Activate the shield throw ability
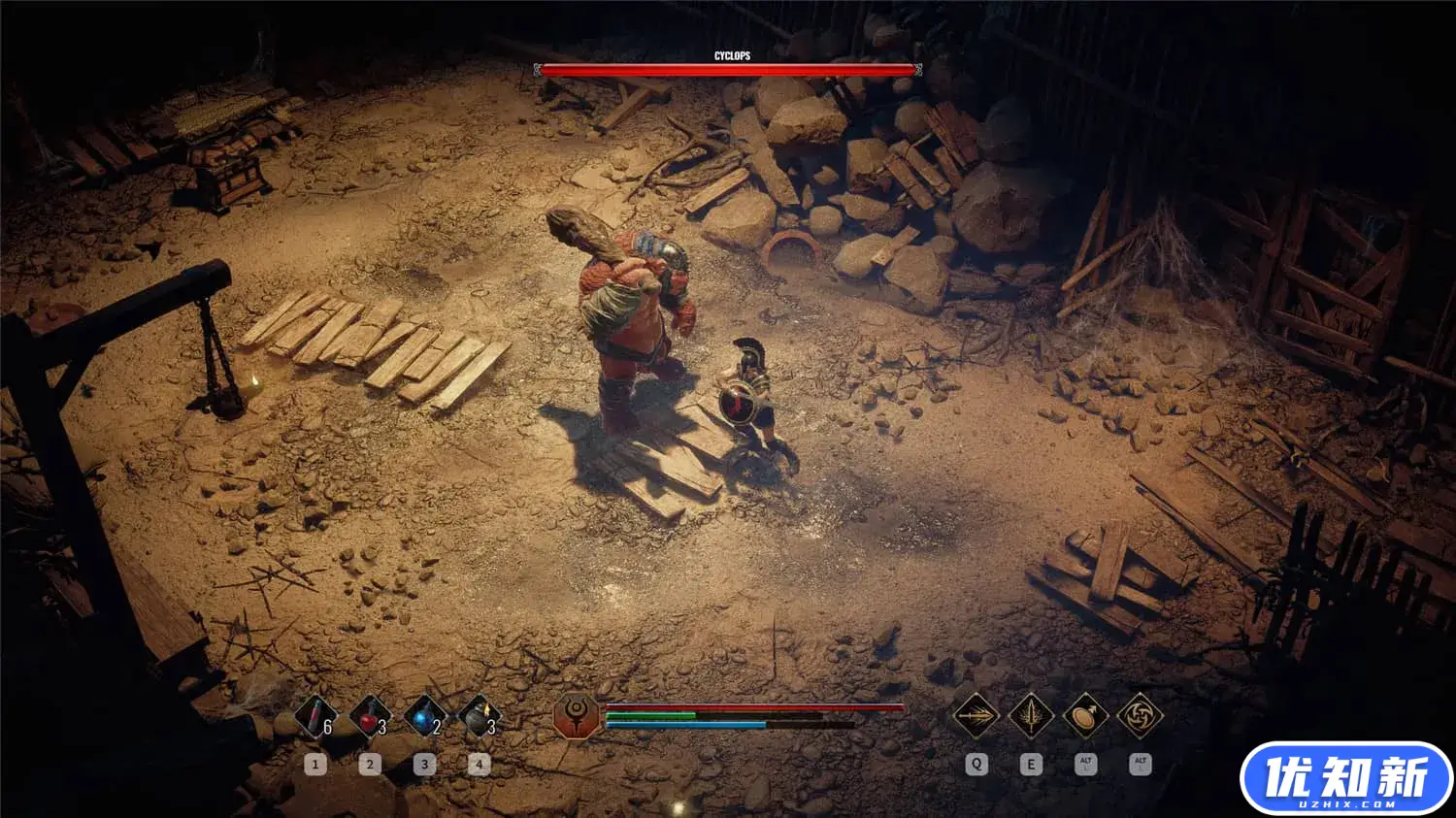This screenshot has height=818, width=1456. tap(1085, 717)
